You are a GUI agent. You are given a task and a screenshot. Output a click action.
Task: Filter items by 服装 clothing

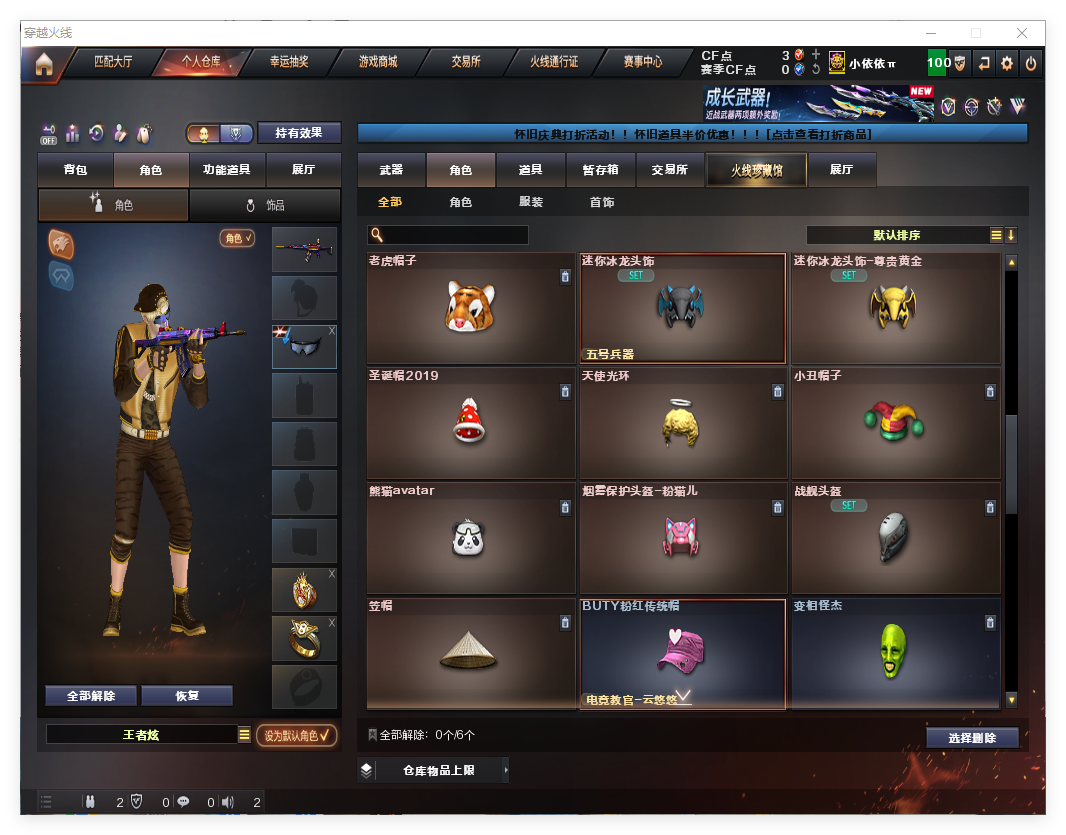531,202
